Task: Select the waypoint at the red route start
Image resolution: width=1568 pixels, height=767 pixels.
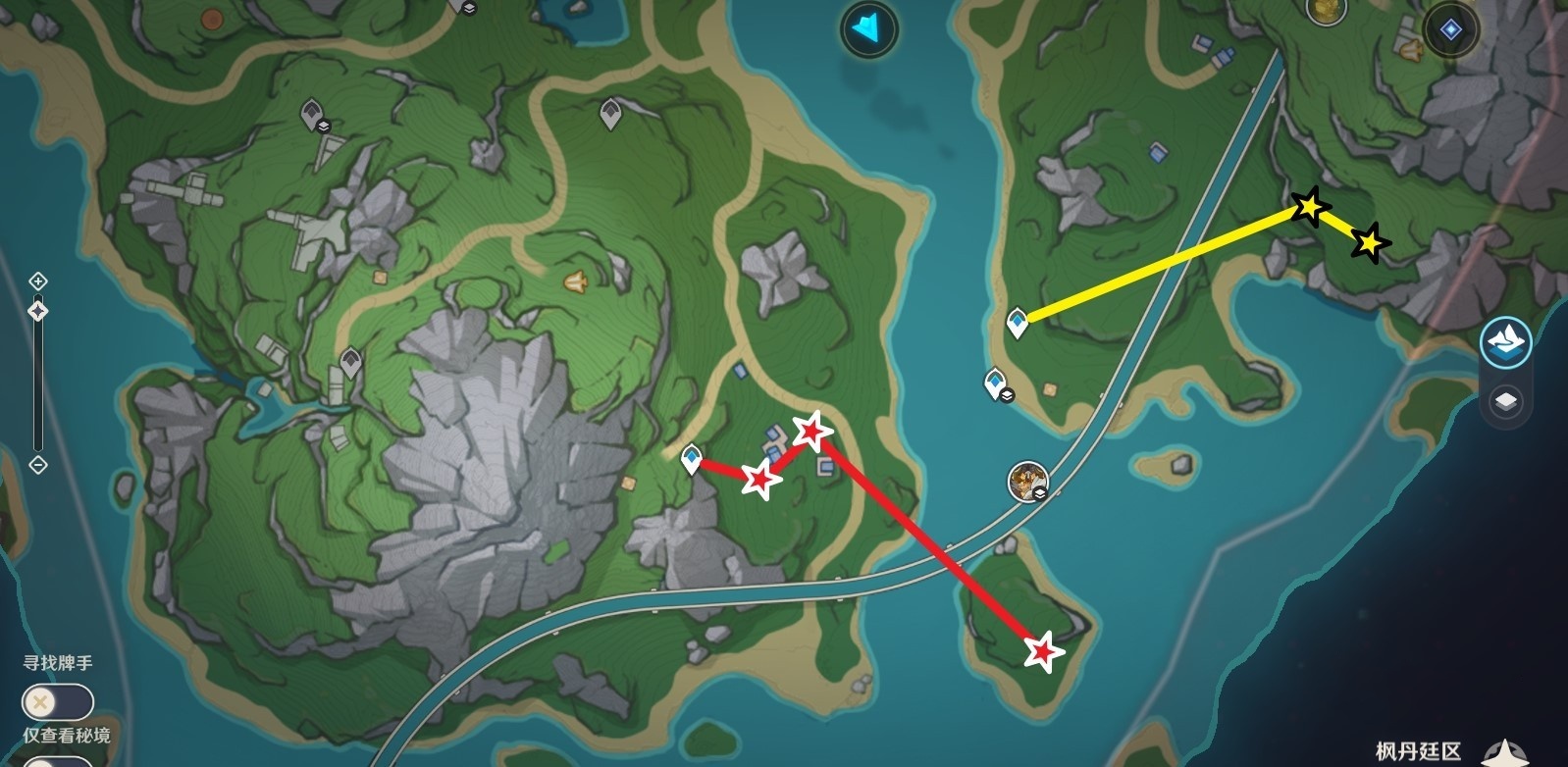Action: click(x=692, y=458)
